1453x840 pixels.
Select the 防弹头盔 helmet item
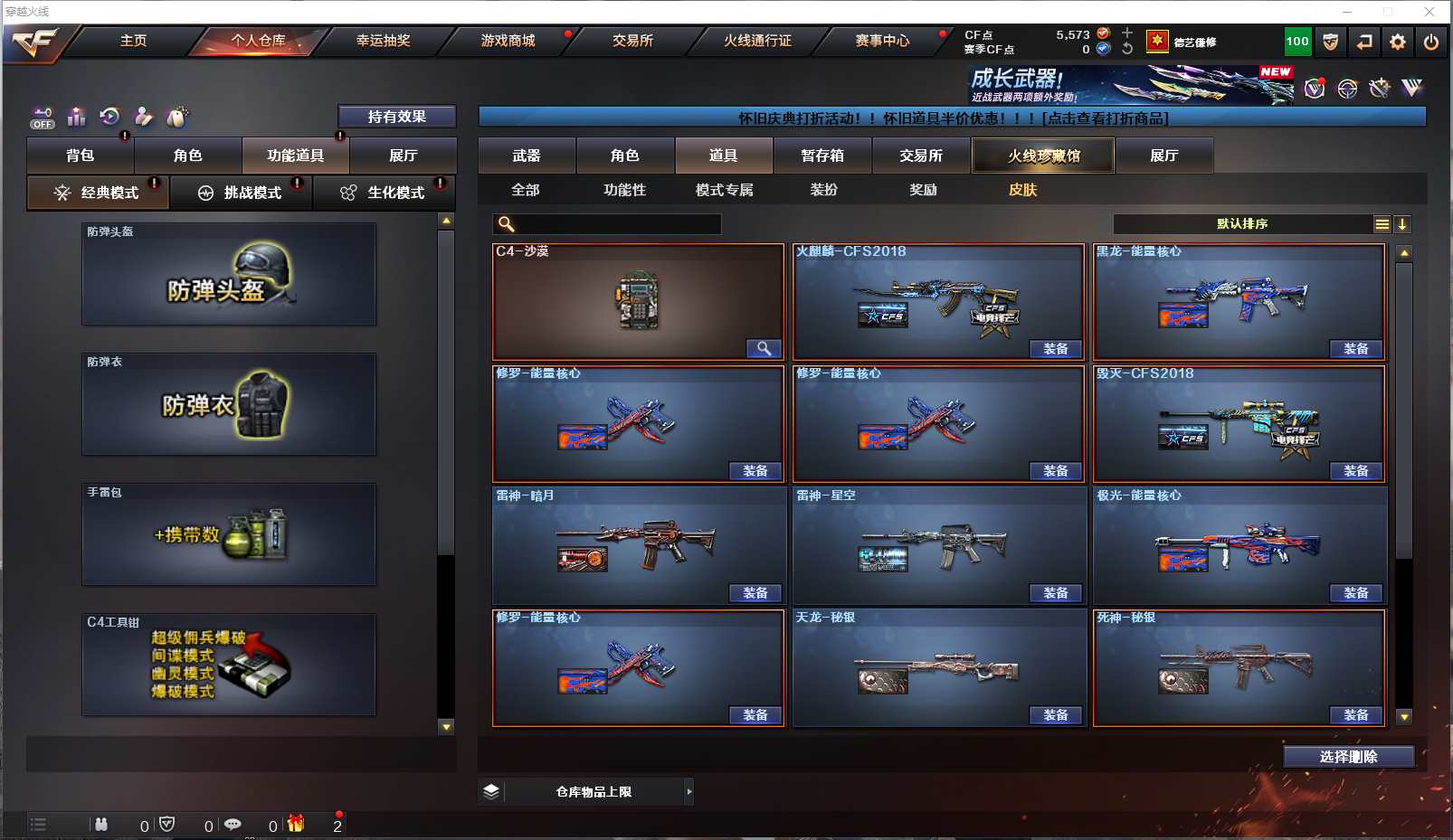pos(229,274)
